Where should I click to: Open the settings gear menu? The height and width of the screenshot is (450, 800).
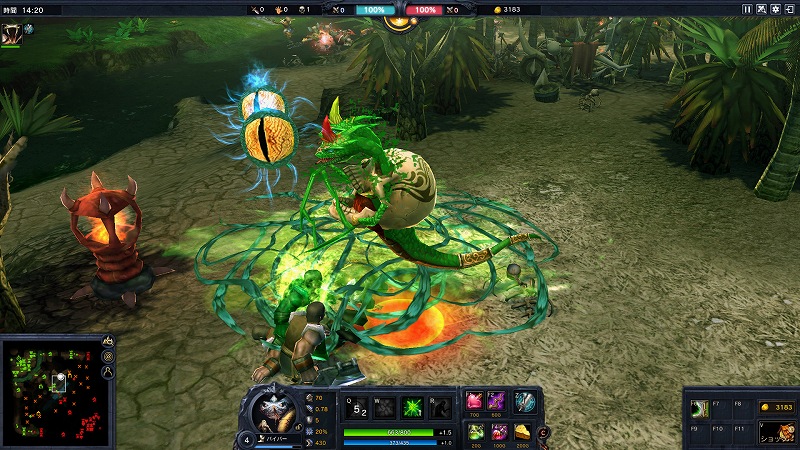775,9
